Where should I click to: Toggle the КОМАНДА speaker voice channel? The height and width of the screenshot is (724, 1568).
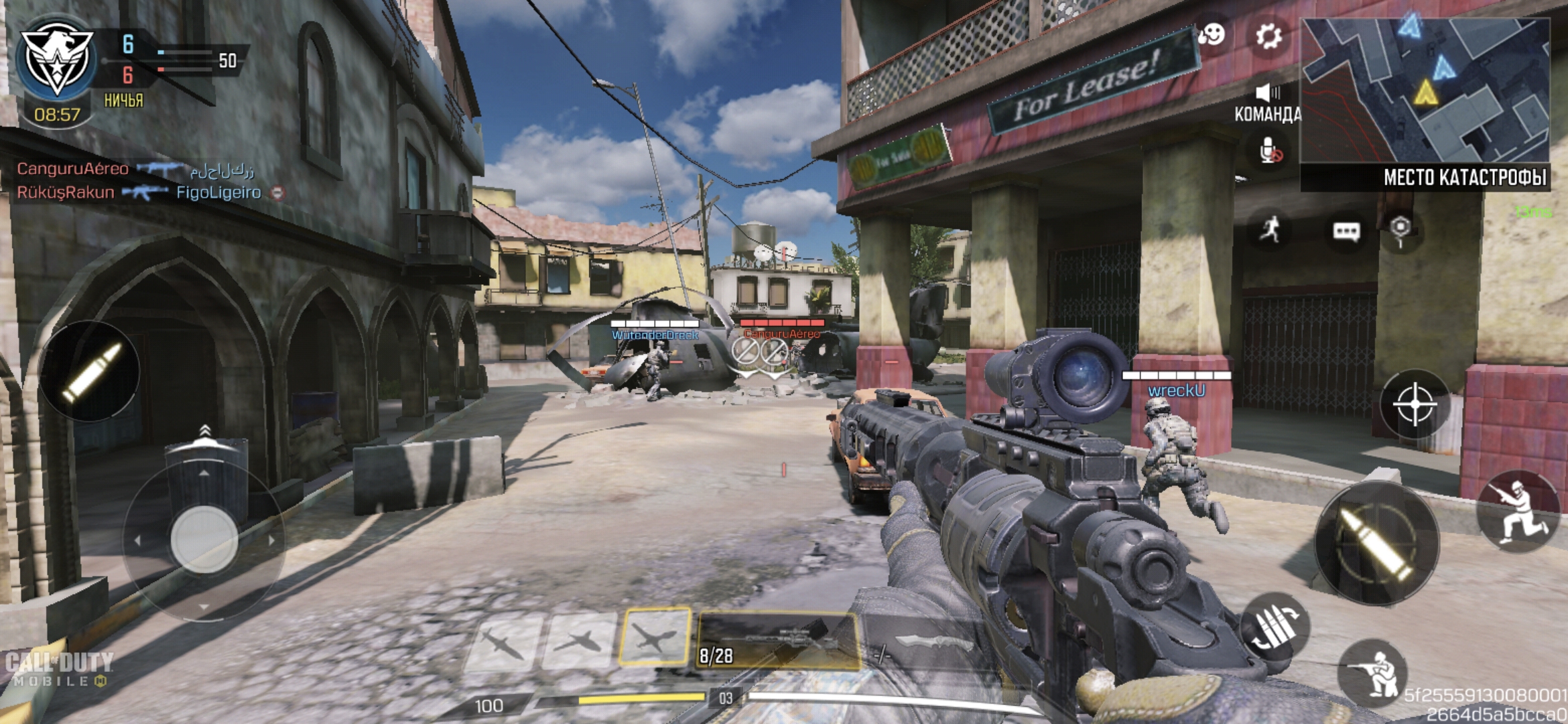(x=1267, y=93)
